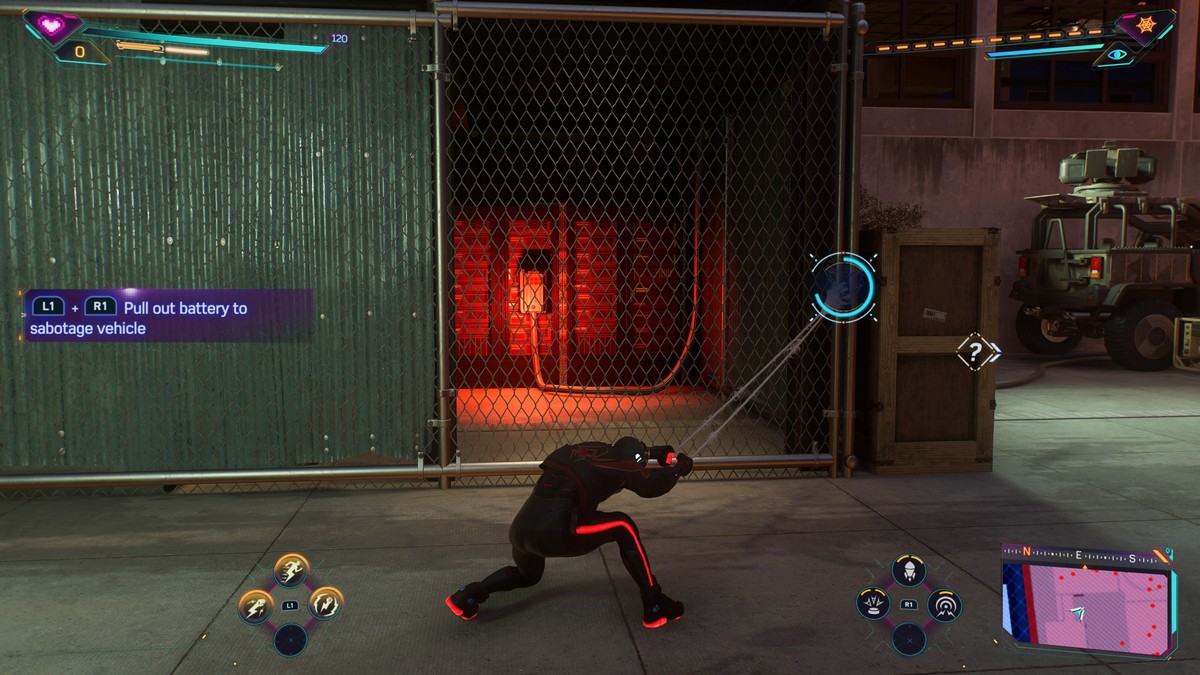Screen dimensions: 1200x675
Task: Choose the spiked mine gadget
Action: click(873, 604)
